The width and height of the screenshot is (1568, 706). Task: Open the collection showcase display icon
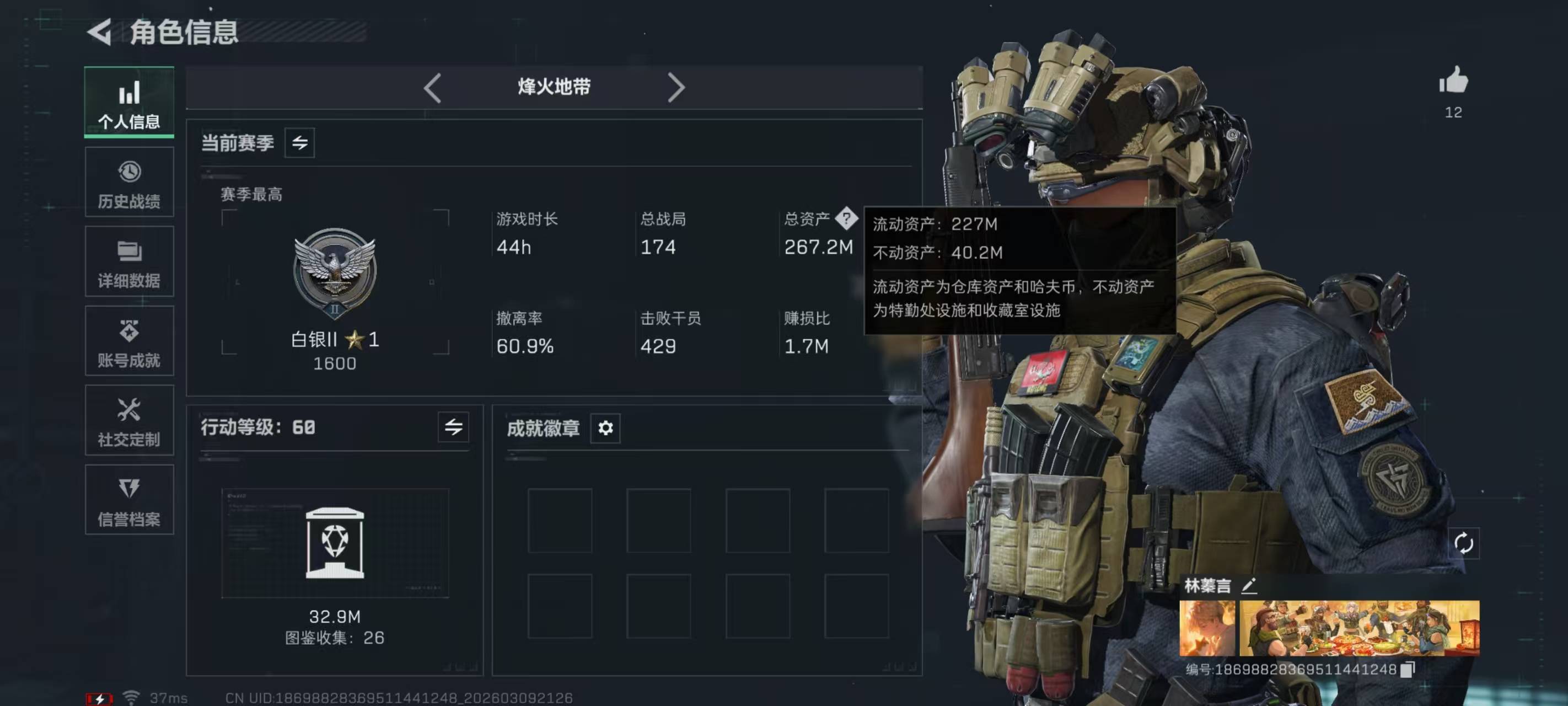click(335, 542)
